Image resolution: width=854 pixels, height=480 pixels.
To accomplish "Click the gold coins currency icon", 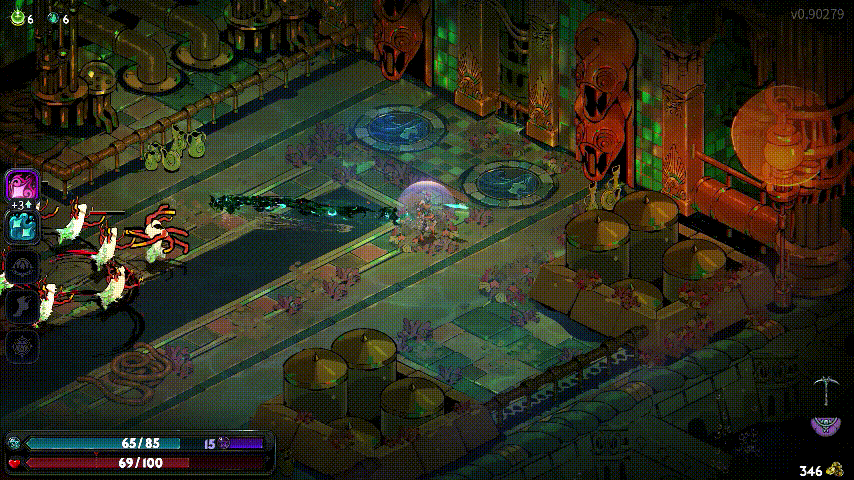I will 835,469.
